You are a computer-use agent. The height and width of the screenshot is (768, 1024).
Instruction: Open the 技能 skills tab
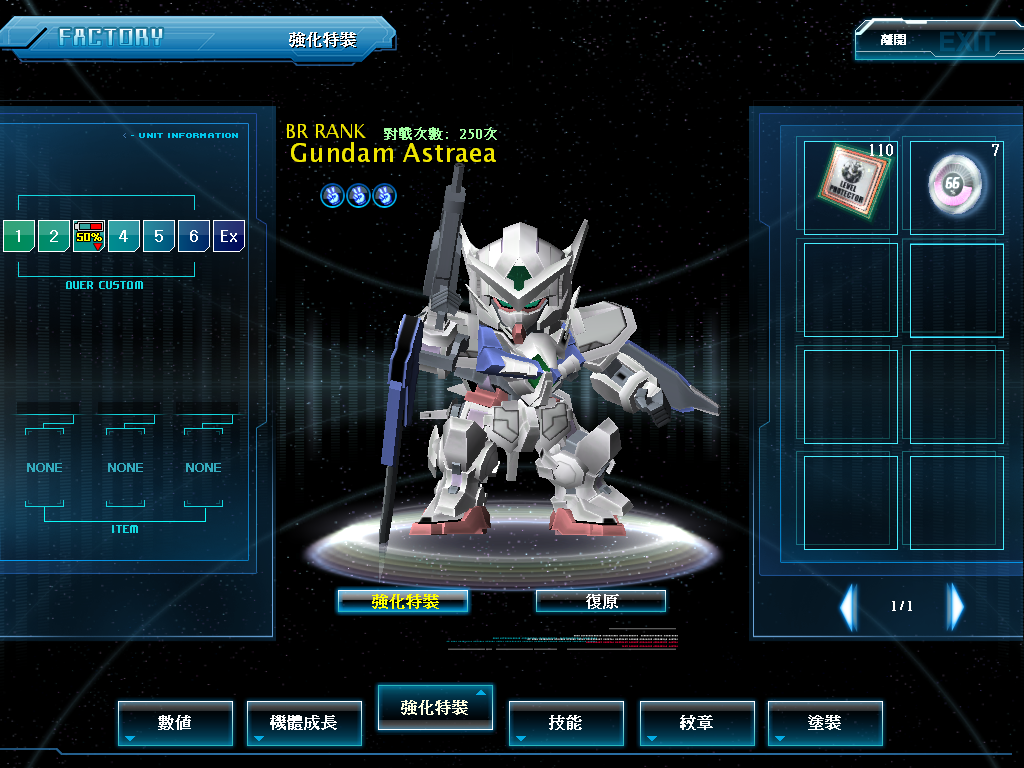point(566,722)
